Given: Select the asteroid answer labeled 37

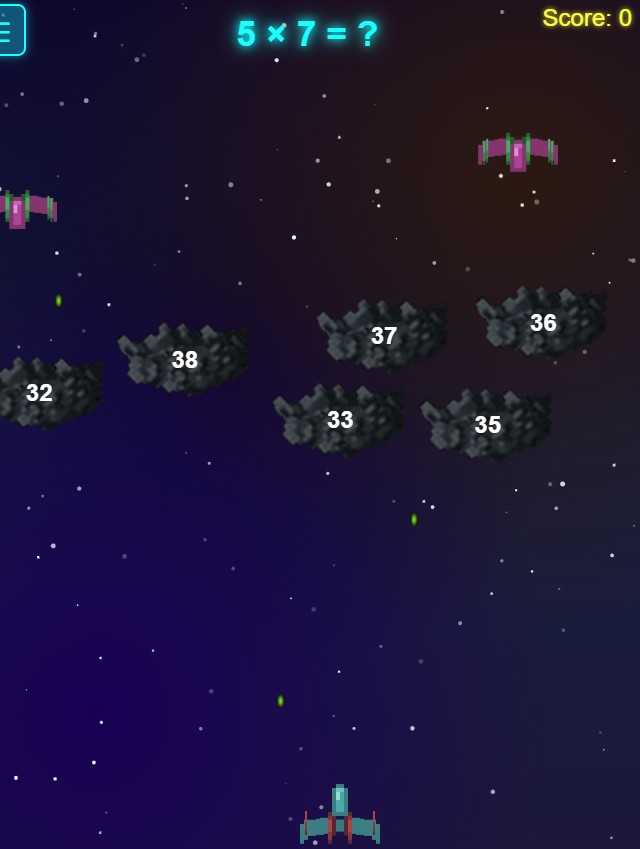Looking at the screenshot, I should coord(384,336).
